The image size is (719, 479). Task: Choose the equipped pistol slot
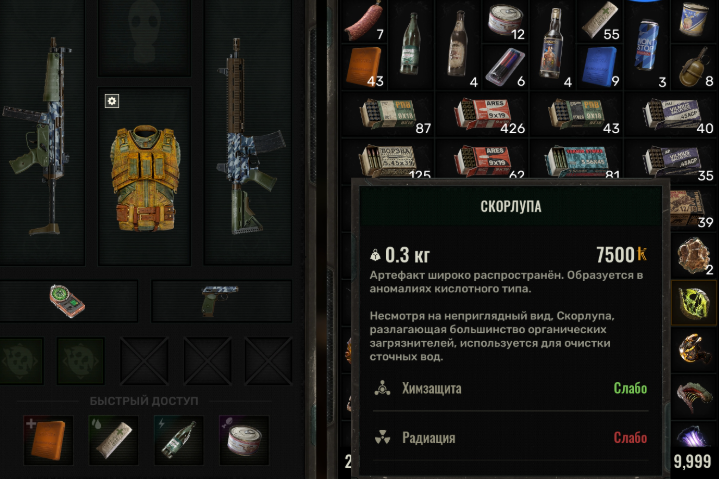coord(218,298)
